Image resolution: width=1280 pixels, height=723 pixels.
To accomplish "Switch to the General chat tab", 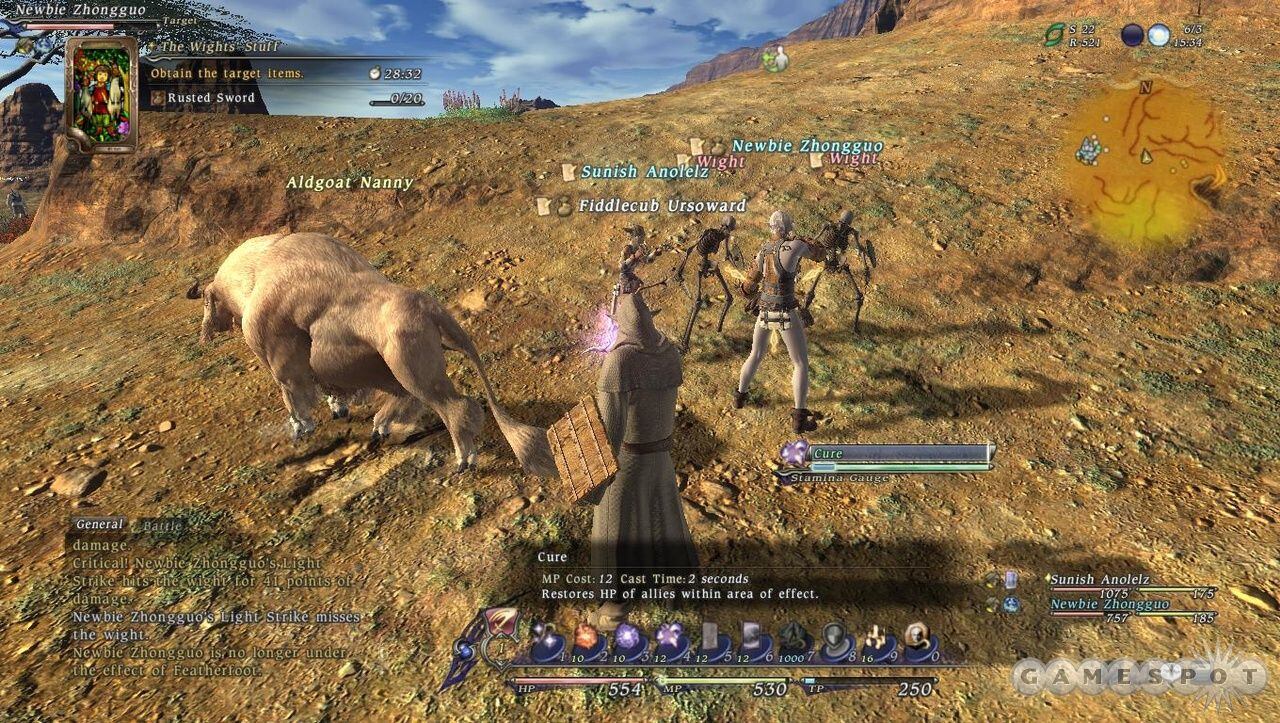I will [100, 524].
